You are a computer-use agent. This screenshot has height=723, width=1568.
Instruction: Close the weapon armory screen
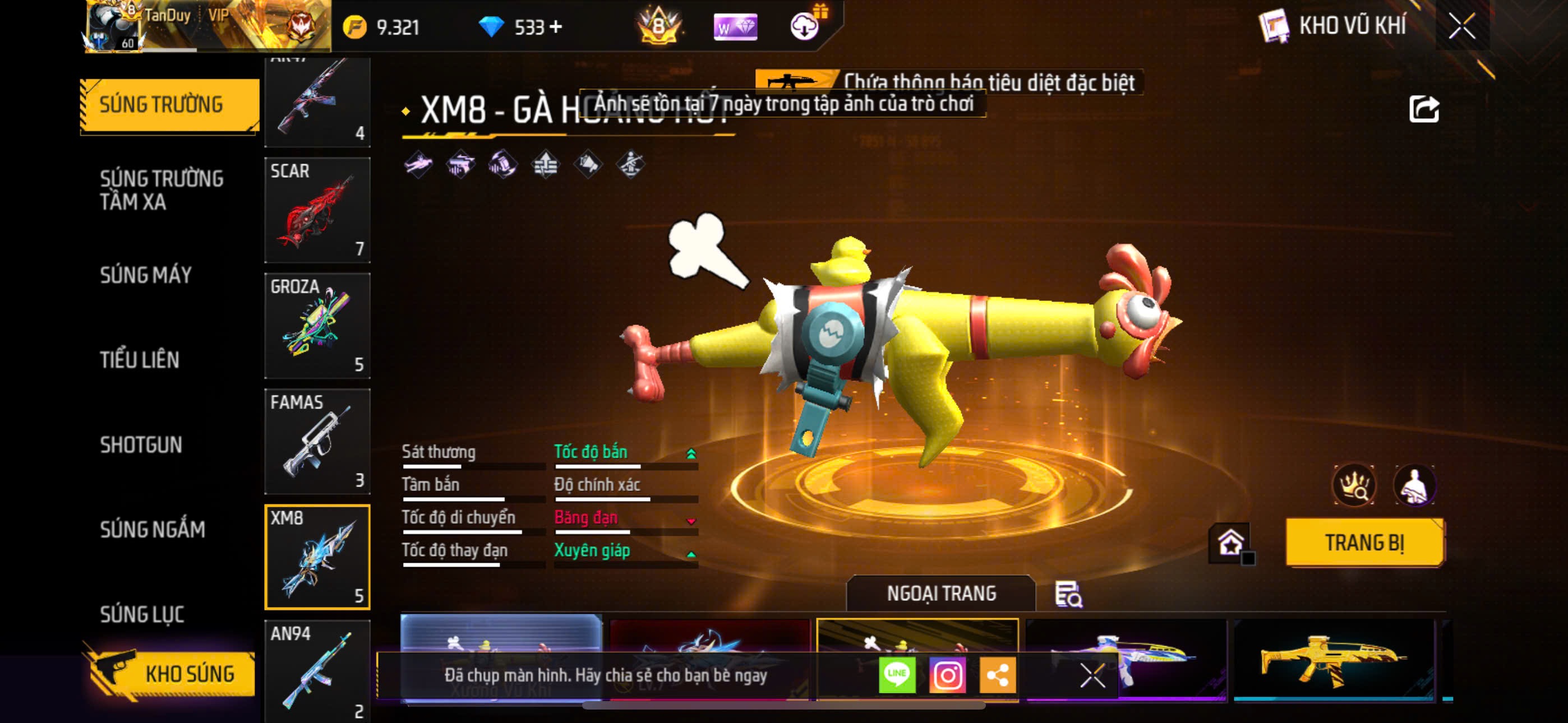pos(1461,26)
